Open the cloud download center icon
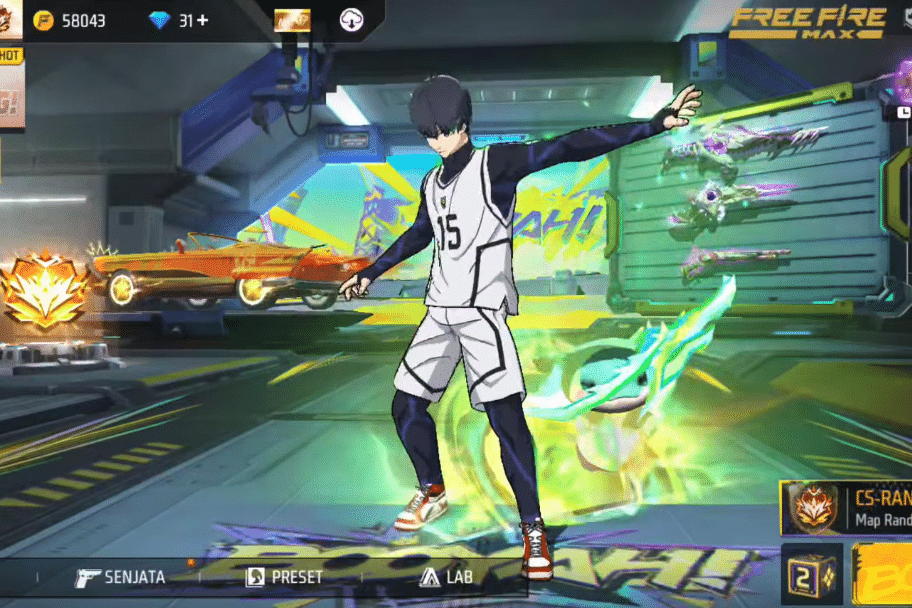The width and height of the screenshot is (912, 608). point(351,20)
